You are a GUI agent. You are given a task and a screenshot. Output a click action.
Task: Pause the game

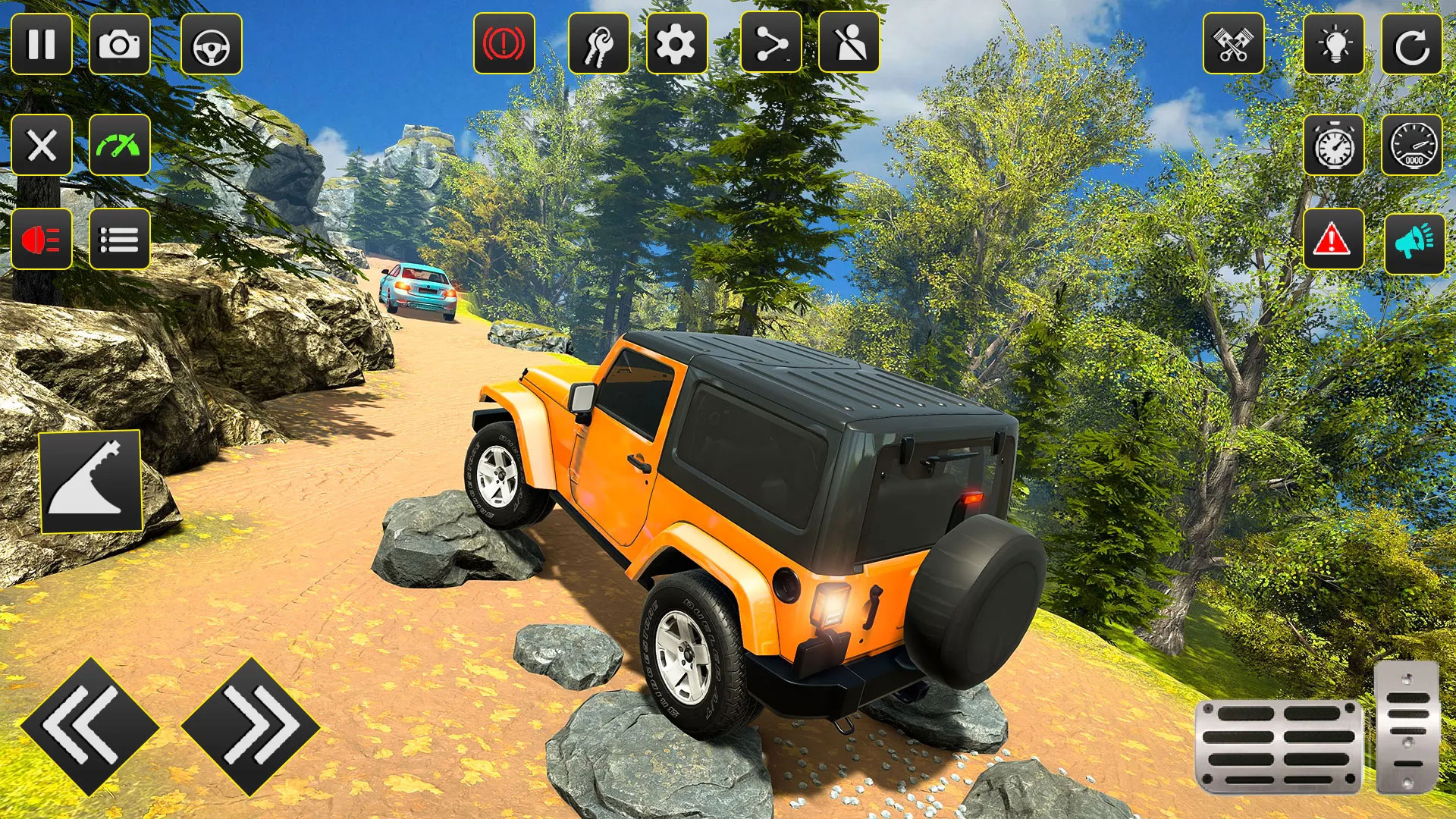coord(43,43)
